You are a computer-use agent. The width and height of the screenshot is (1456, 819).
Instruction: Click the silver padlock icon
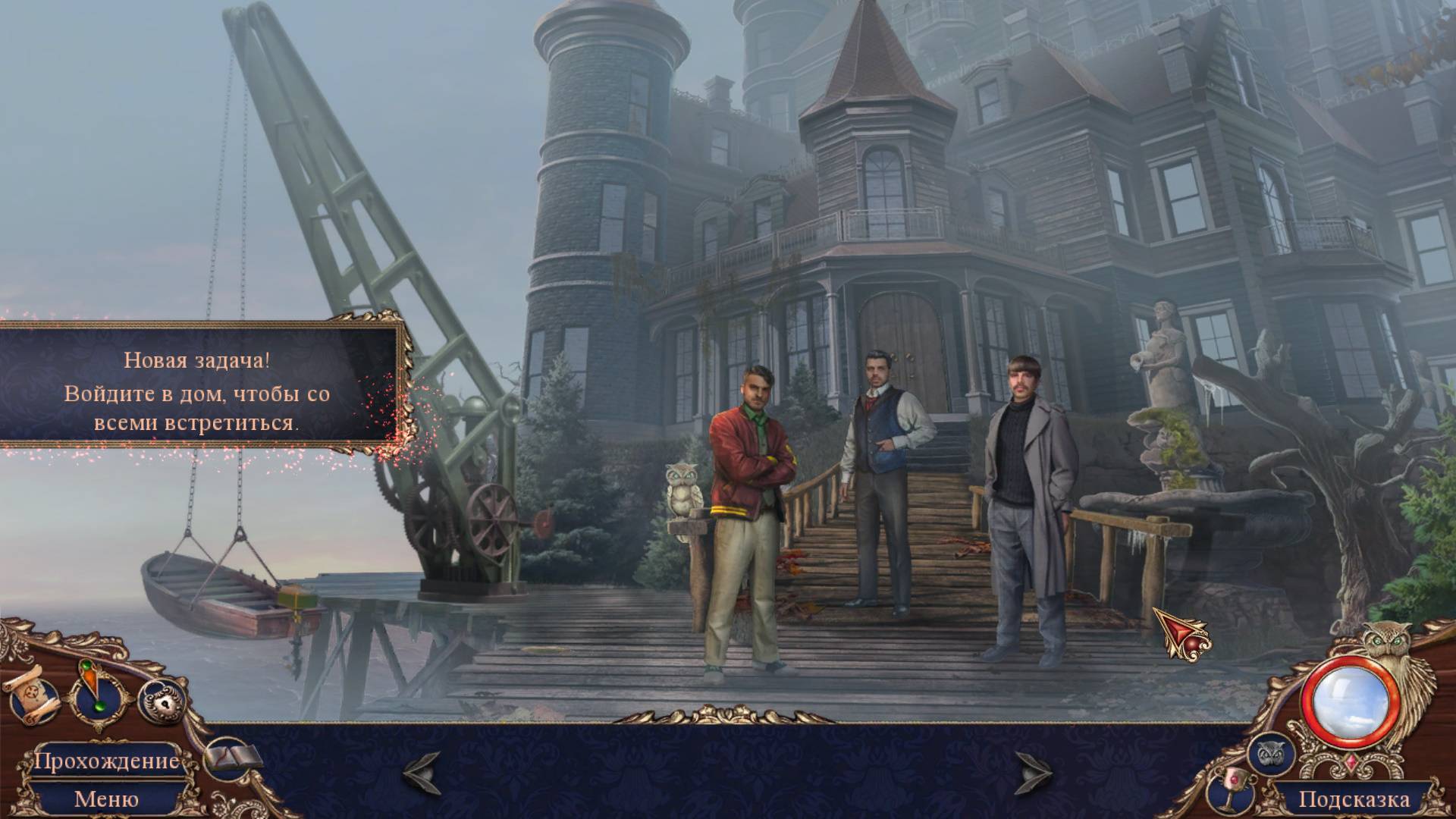pos(161,700)
